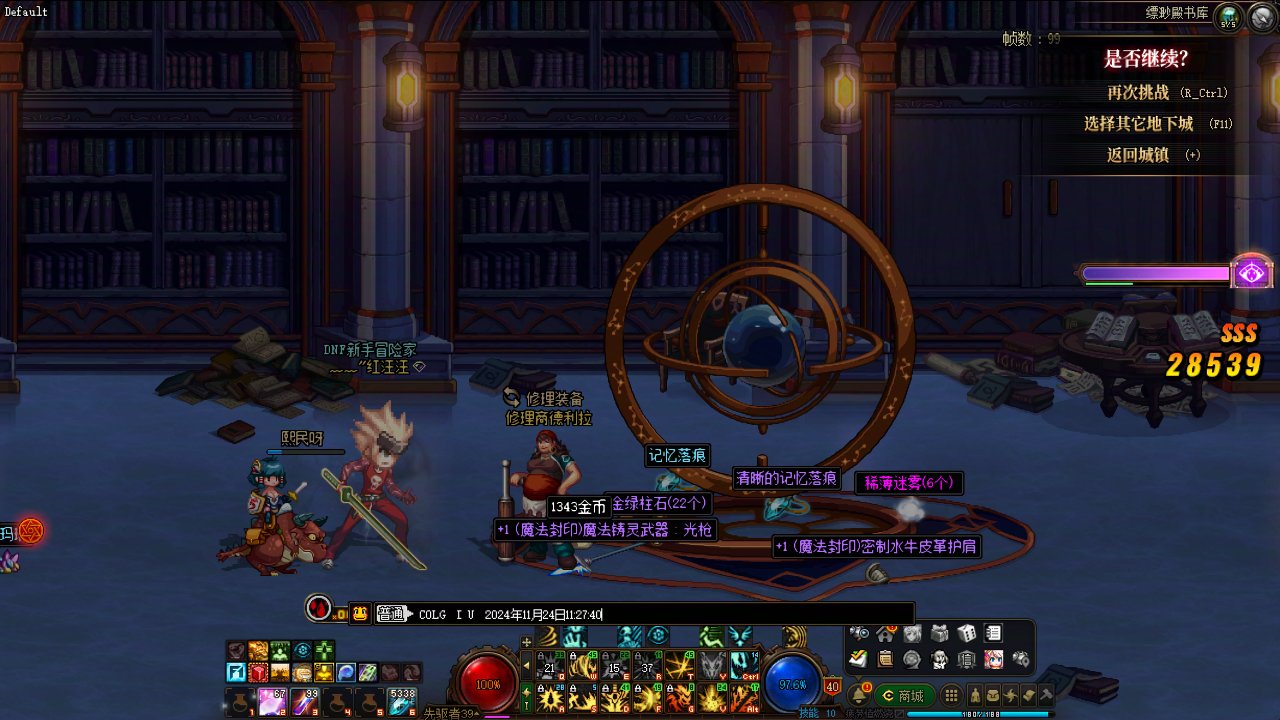Open the nine-dot grid menu button
This screenshot has height=720, width=1280.
[x=951, y=695]
